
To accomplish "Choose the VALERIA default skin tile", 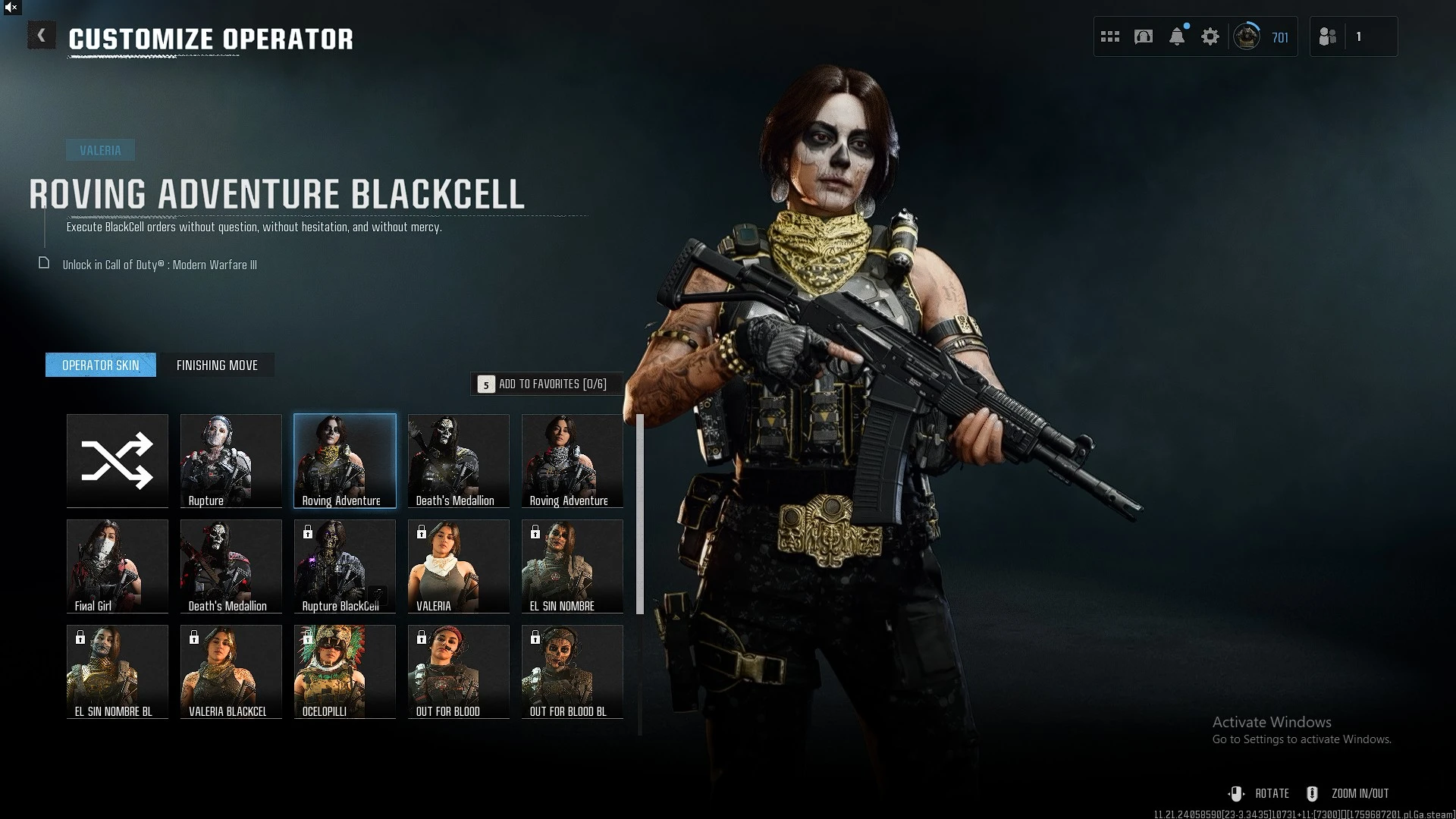I will pyautogui.click(x=458, y=566).
